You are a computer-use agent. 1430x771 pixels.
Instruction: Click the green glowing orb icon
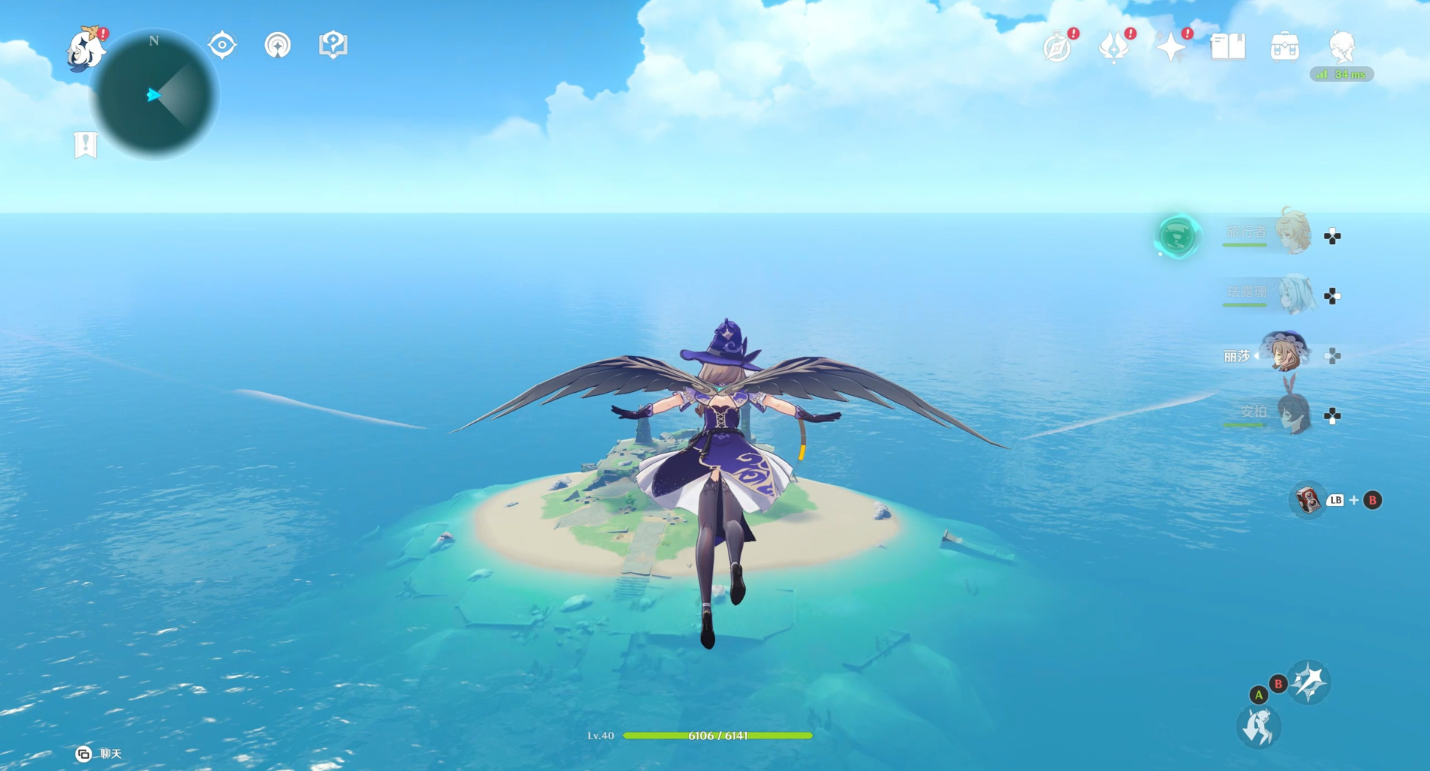(1177, 238)
